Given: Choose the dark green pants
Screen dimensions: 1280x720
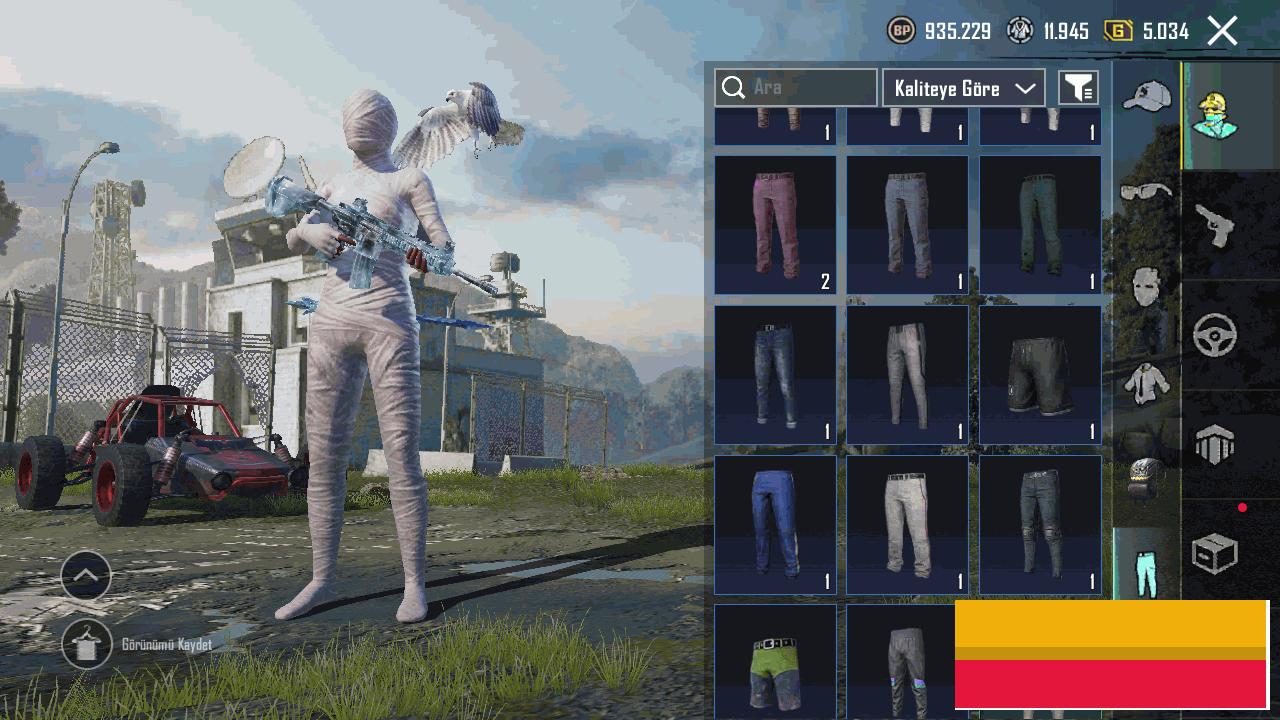Looking at the screenshot, I should pos(1040,224).
